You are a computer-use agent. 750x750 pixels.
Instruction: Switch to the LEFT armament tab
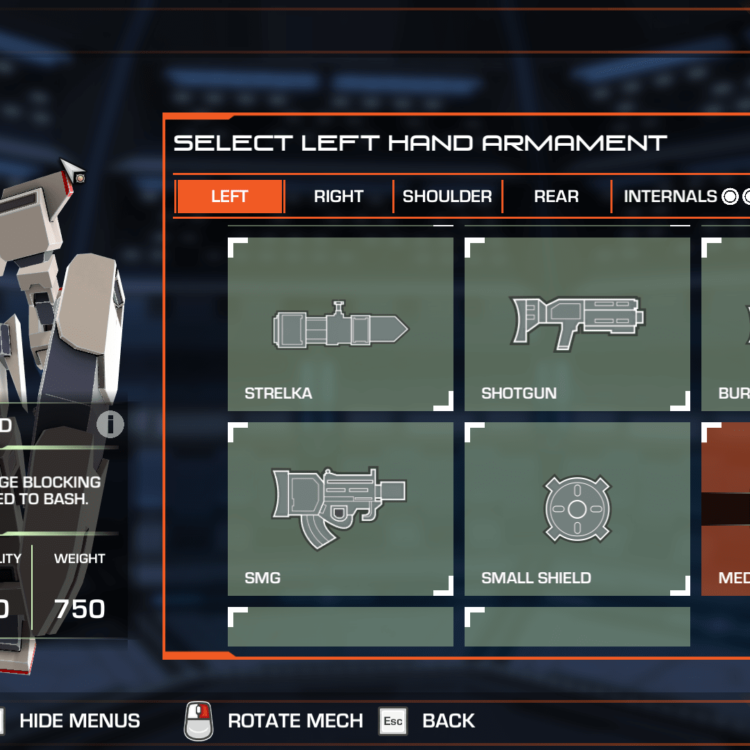229,197
